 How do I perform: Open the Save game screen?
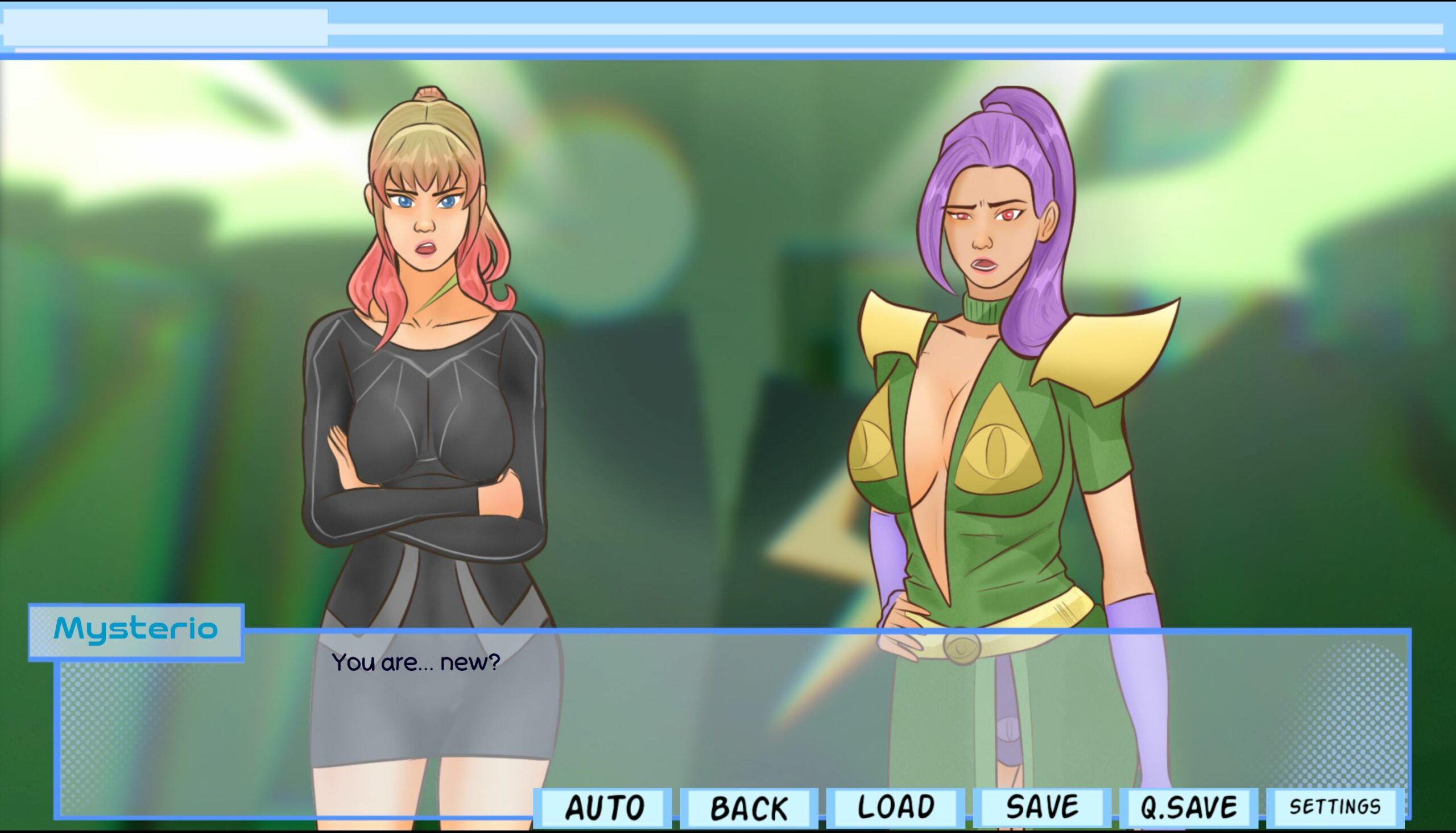[x=1042, y=807]
